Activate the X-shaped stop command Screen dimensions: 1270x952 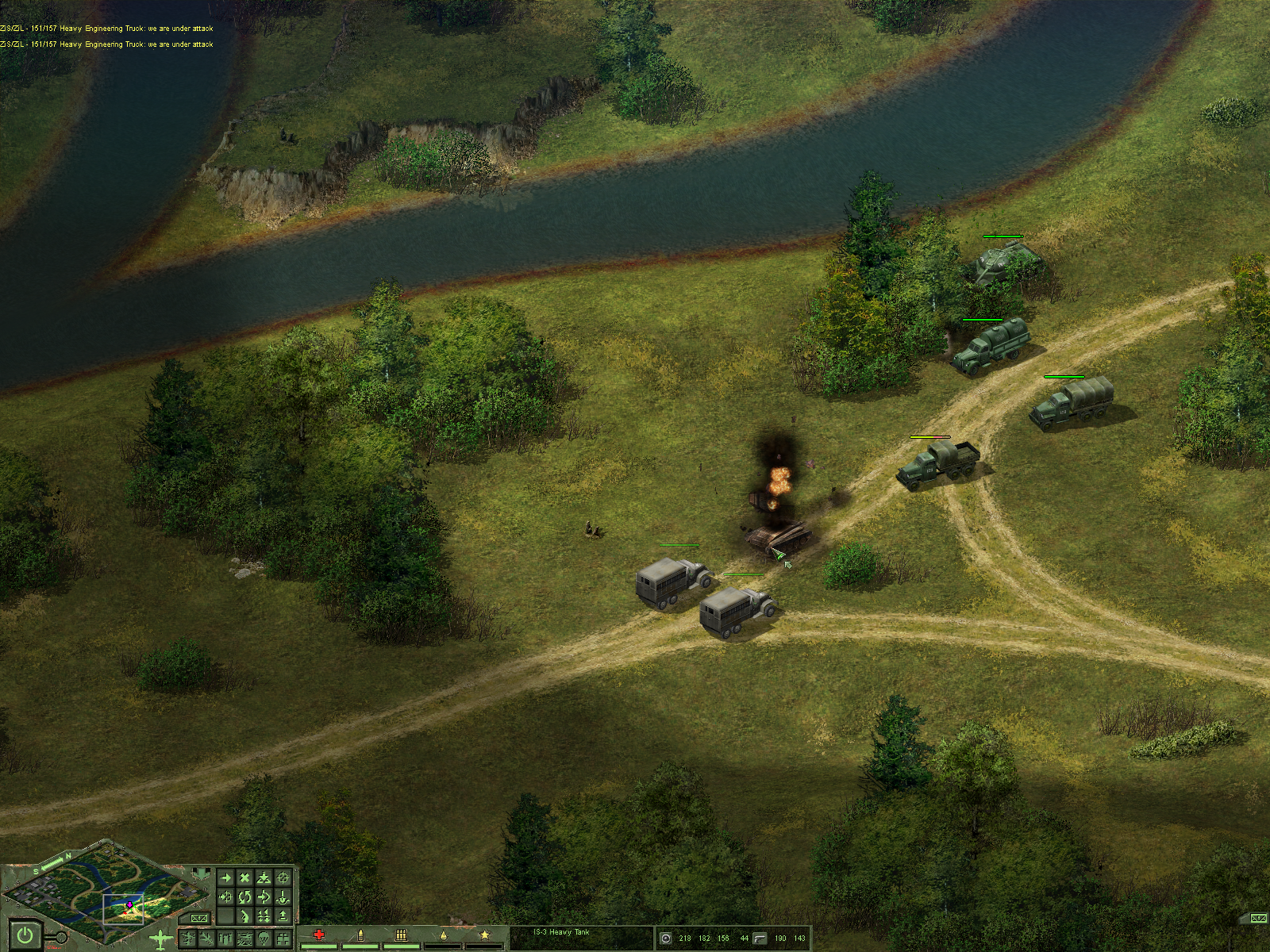click(244, 877)
